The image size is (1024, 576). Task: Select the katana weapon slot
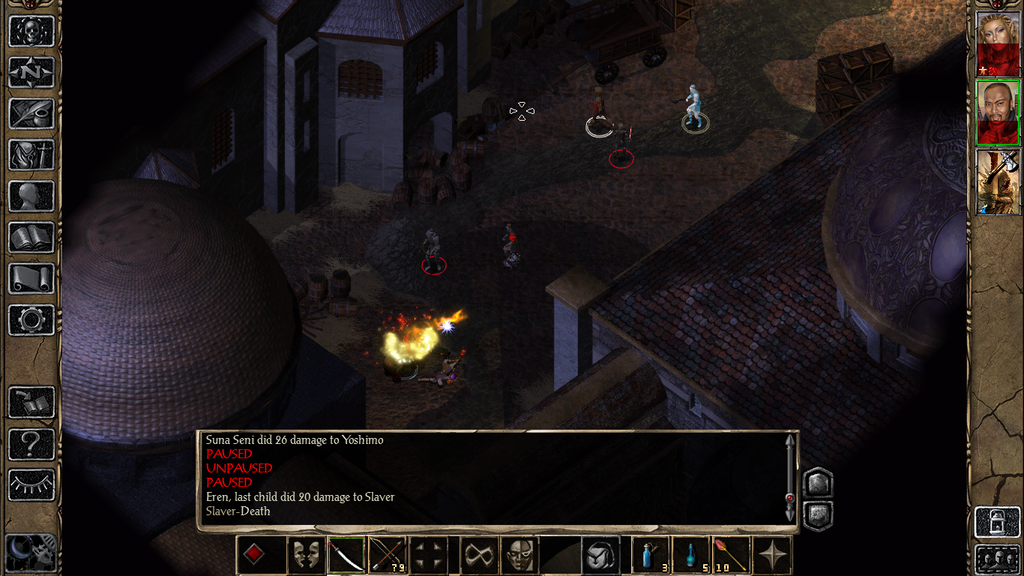pos(346,555)
